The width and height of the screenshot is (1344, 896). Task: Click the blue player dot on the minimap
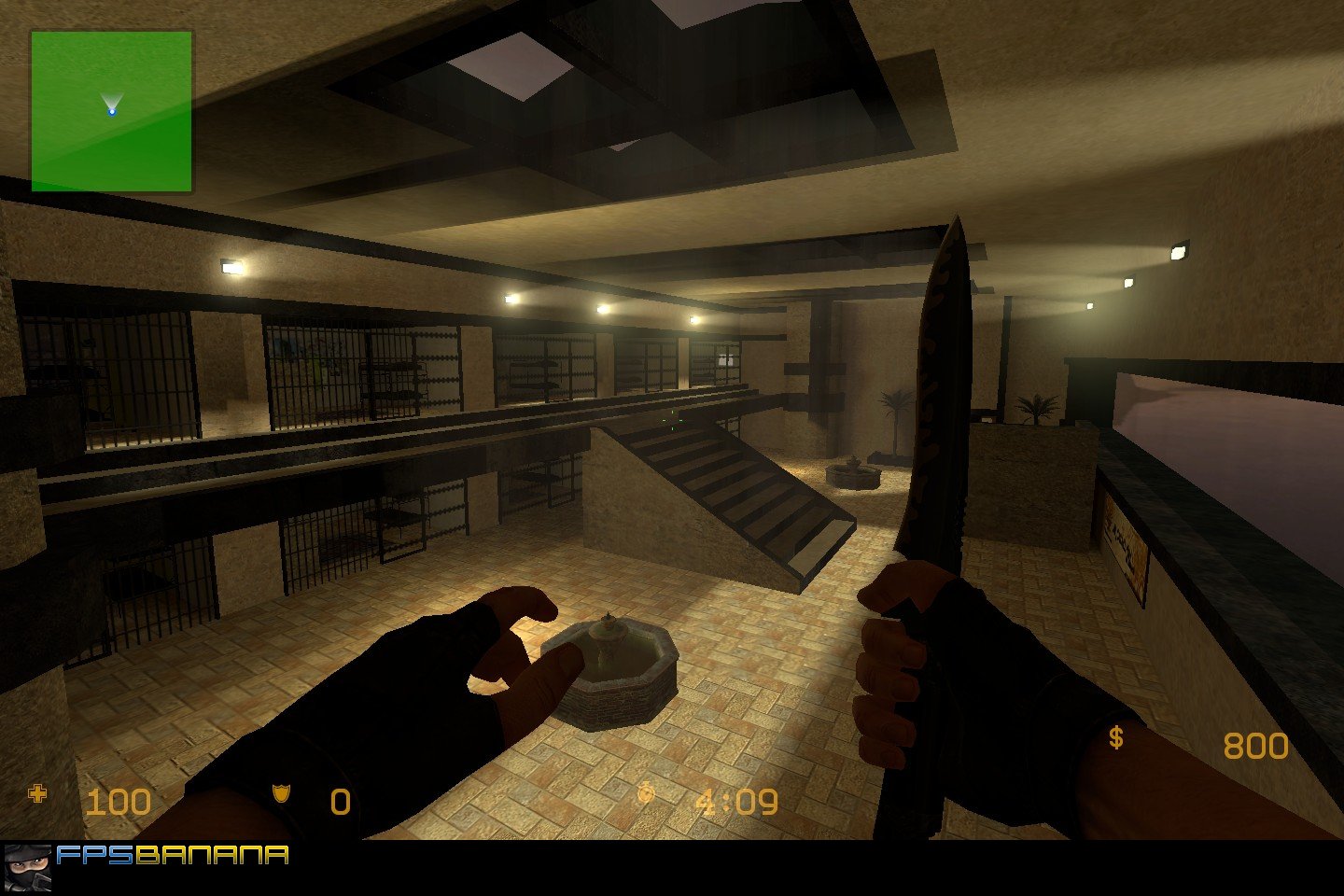point(112,111)
